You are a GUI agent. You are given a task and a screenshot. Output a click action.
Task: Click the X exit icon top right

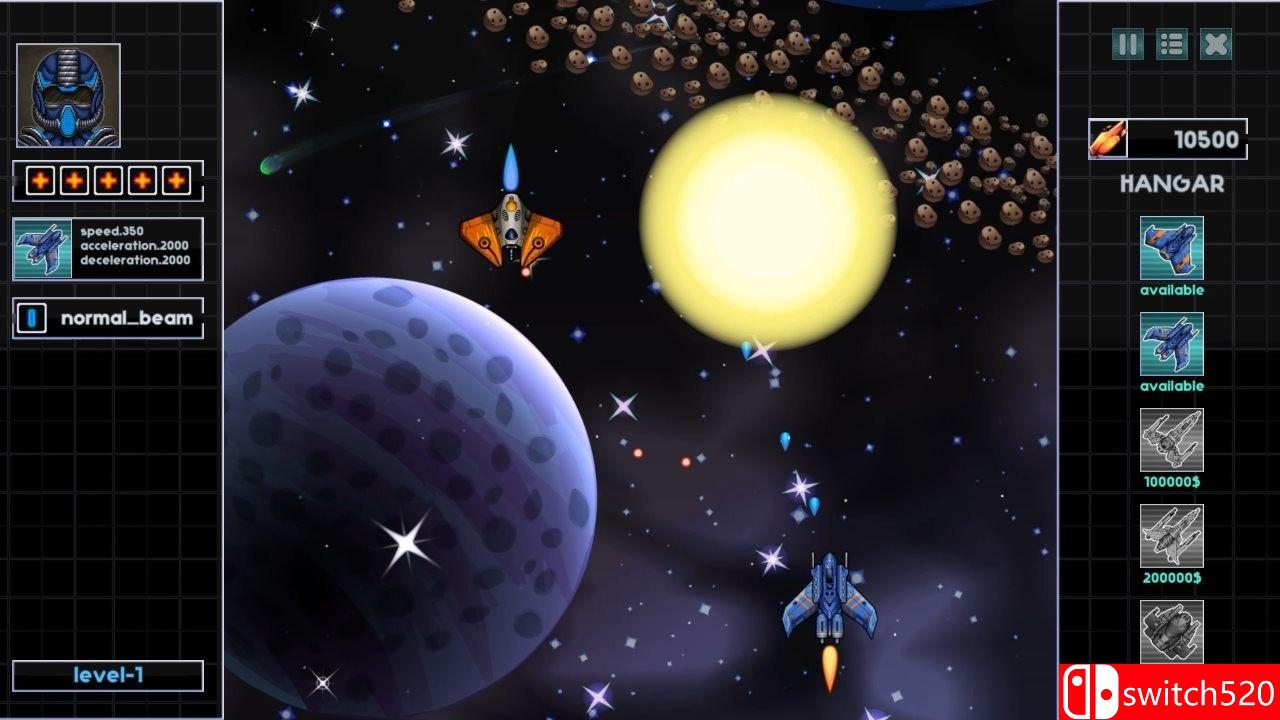coord(1215,45)
